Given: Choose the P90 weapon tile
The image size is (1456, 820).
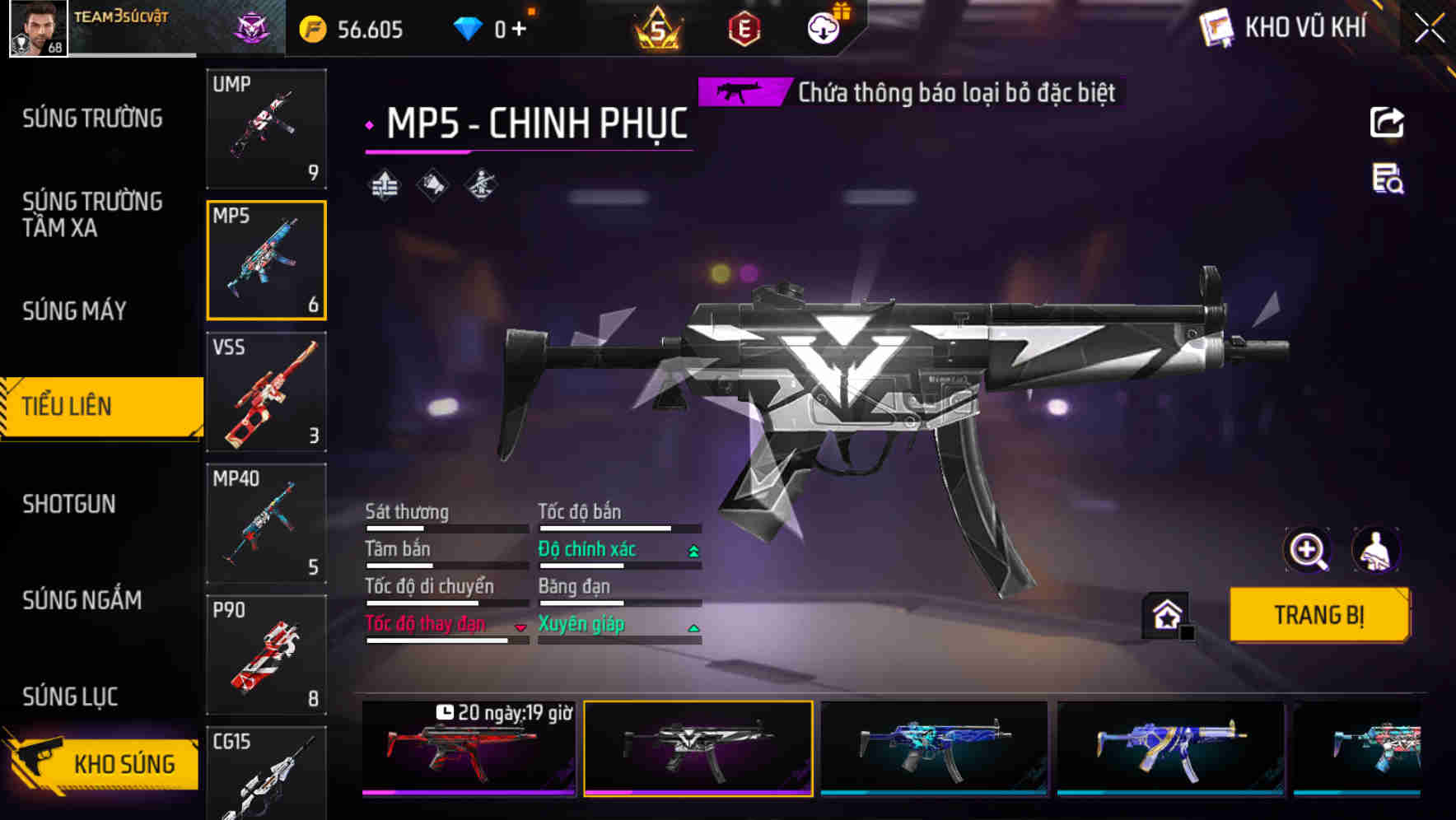Looking at the screenshot, I should pos(266,655).
